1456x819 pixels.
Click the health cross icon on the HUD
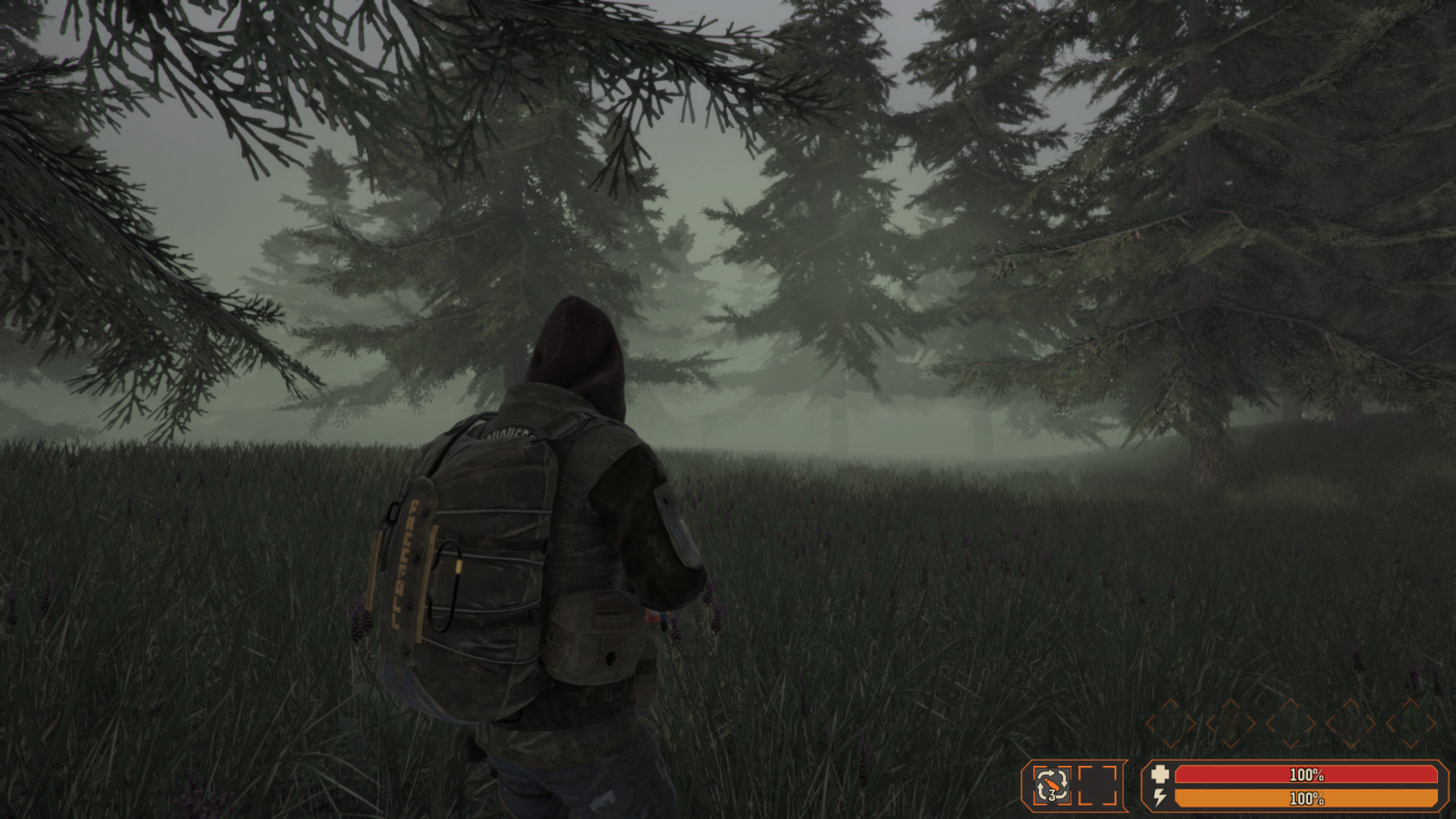[x=1160, y=775]
